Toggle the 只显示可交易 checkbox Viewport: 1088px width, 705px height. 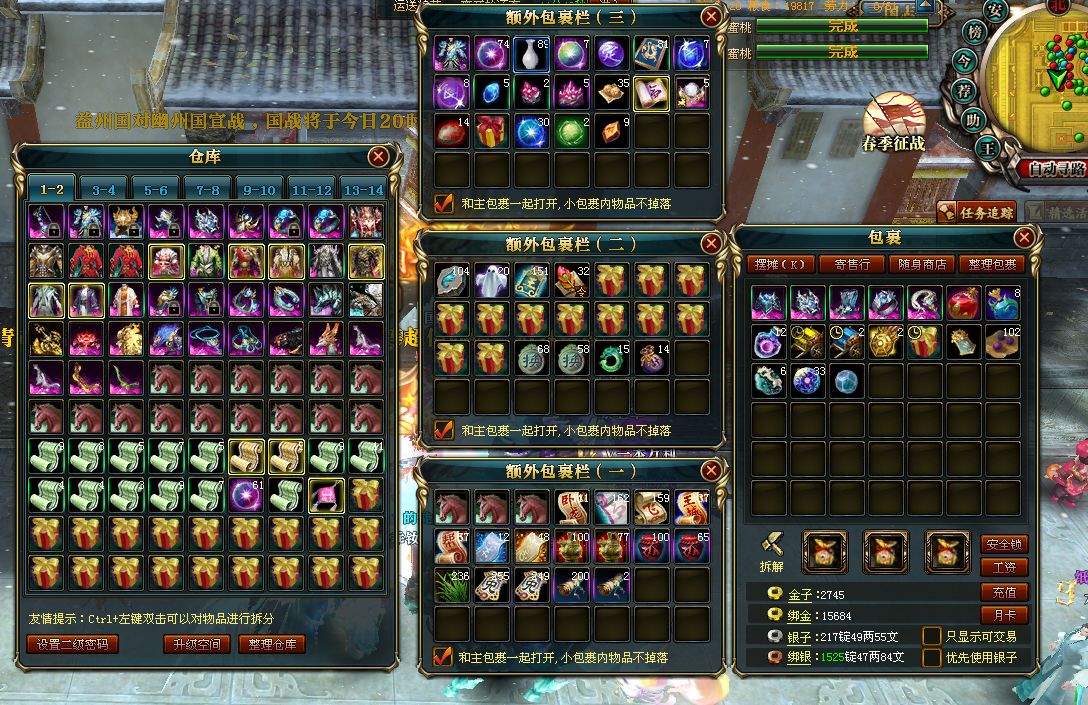click(932, 636)
